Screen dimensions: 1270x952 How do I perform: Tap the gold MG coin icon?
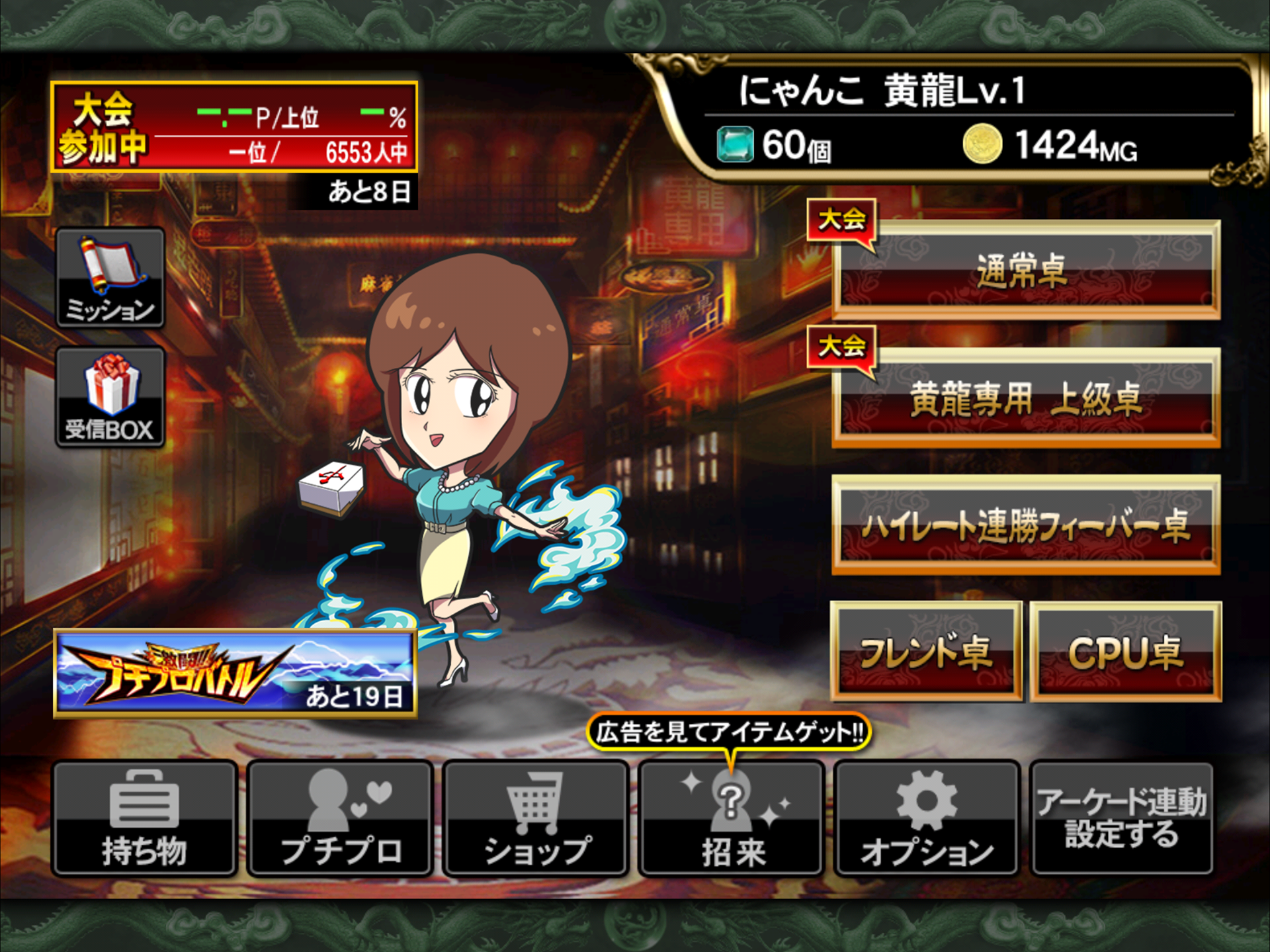[x=982, y=144]
